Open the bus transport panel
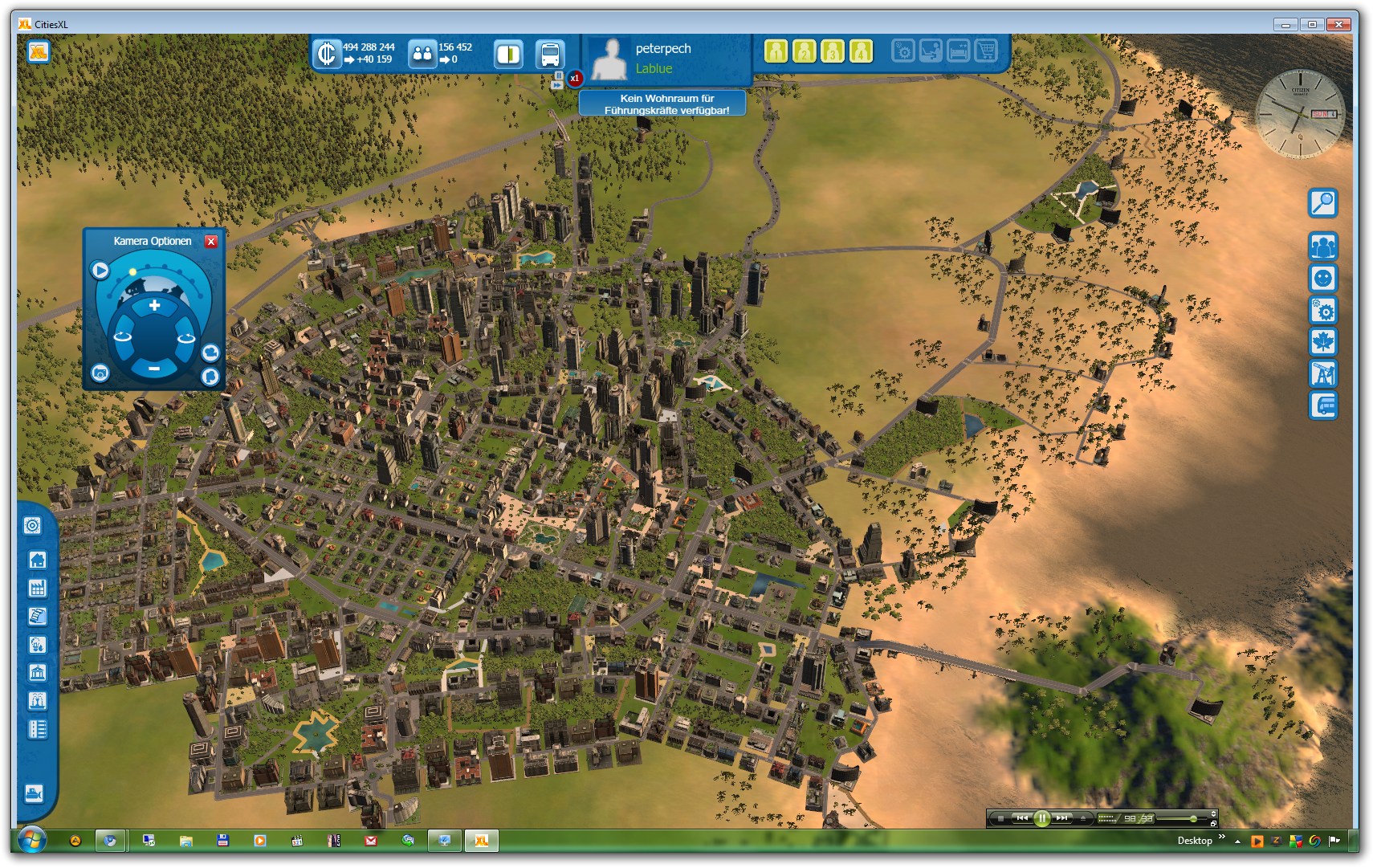The height and width of the screenshot is (868, 1373). coord(550,55)
